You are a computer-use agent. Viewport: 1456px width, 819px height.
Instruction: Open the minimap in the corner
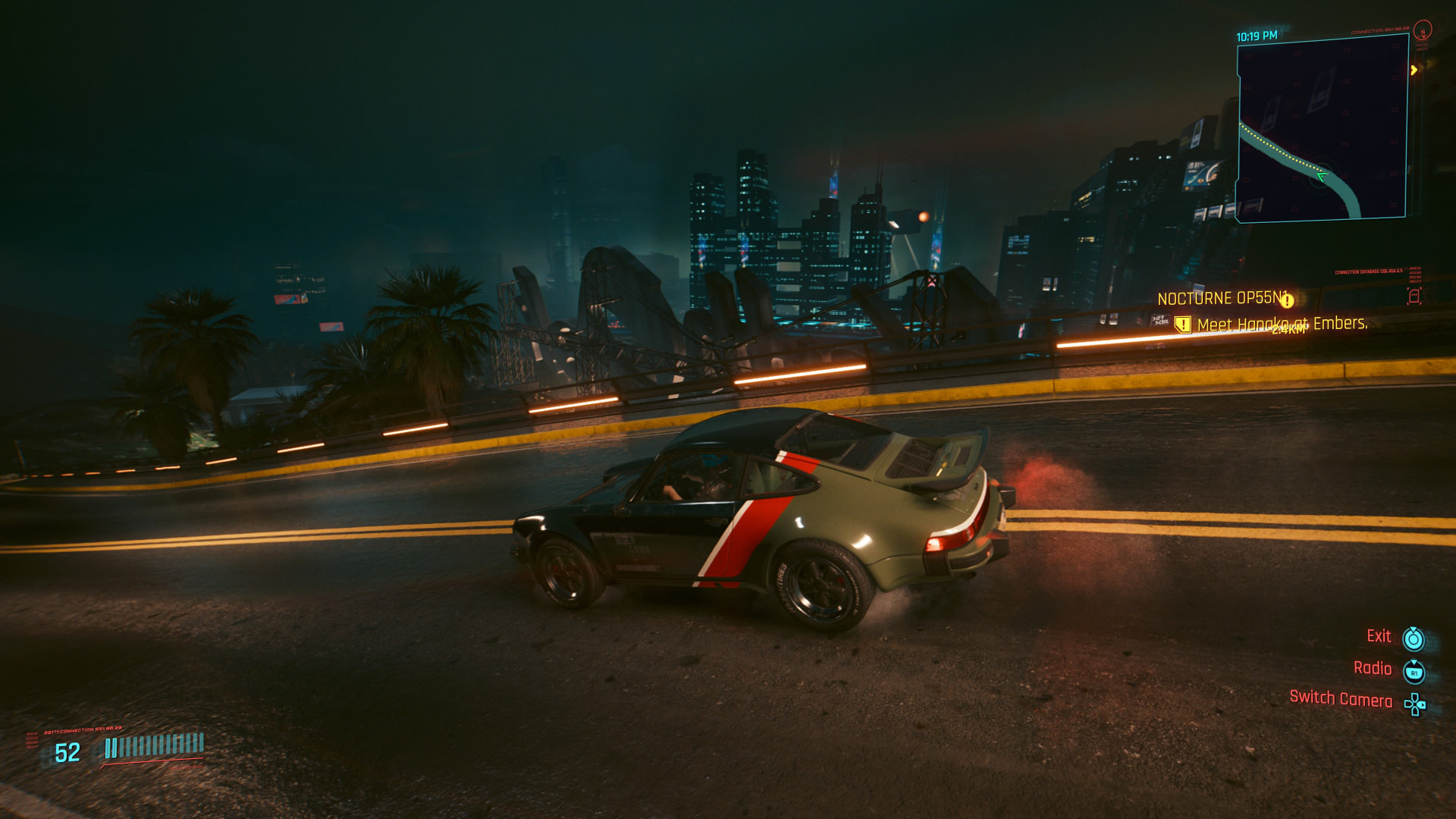(x=1323, y=127)
